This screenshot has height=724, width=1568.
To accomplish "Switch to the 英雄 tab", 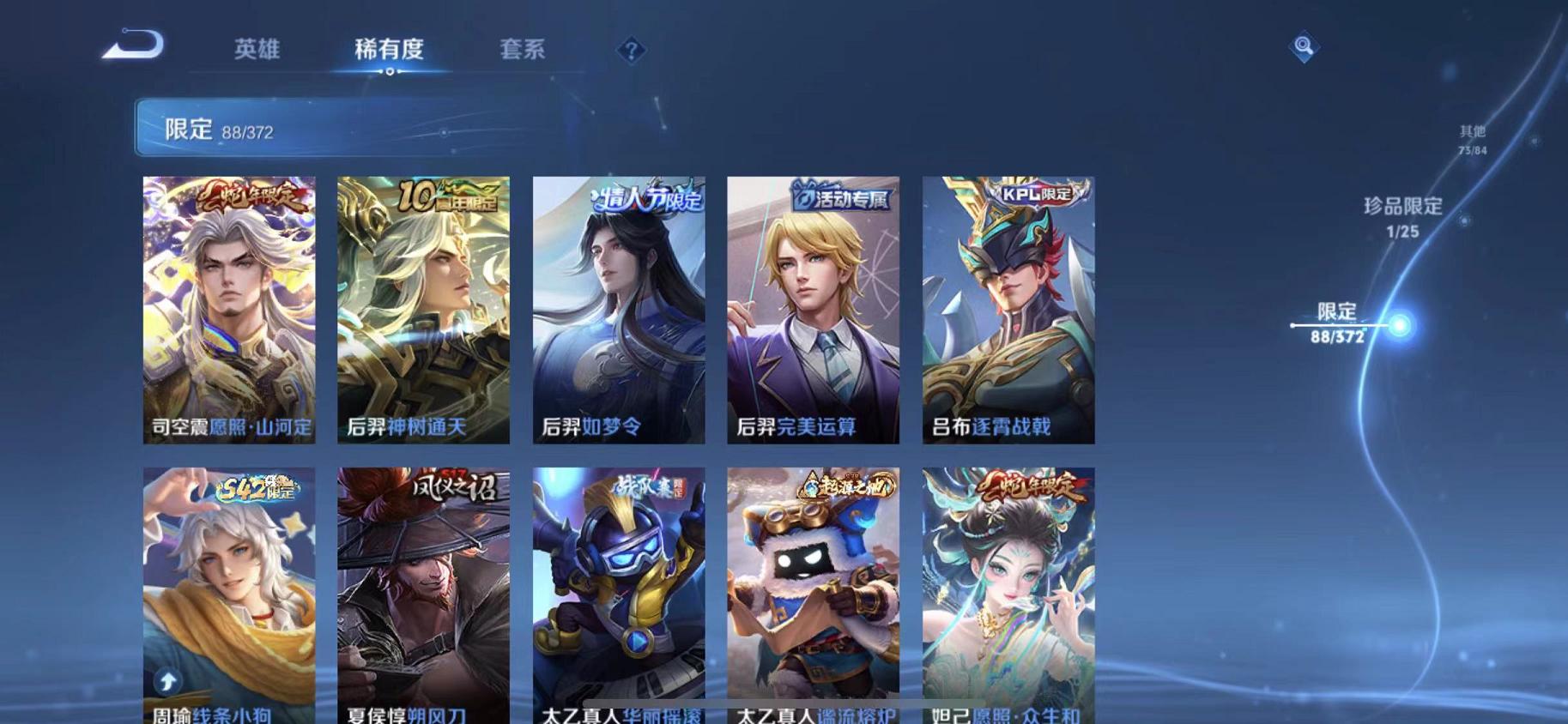I will coord(257,50).
